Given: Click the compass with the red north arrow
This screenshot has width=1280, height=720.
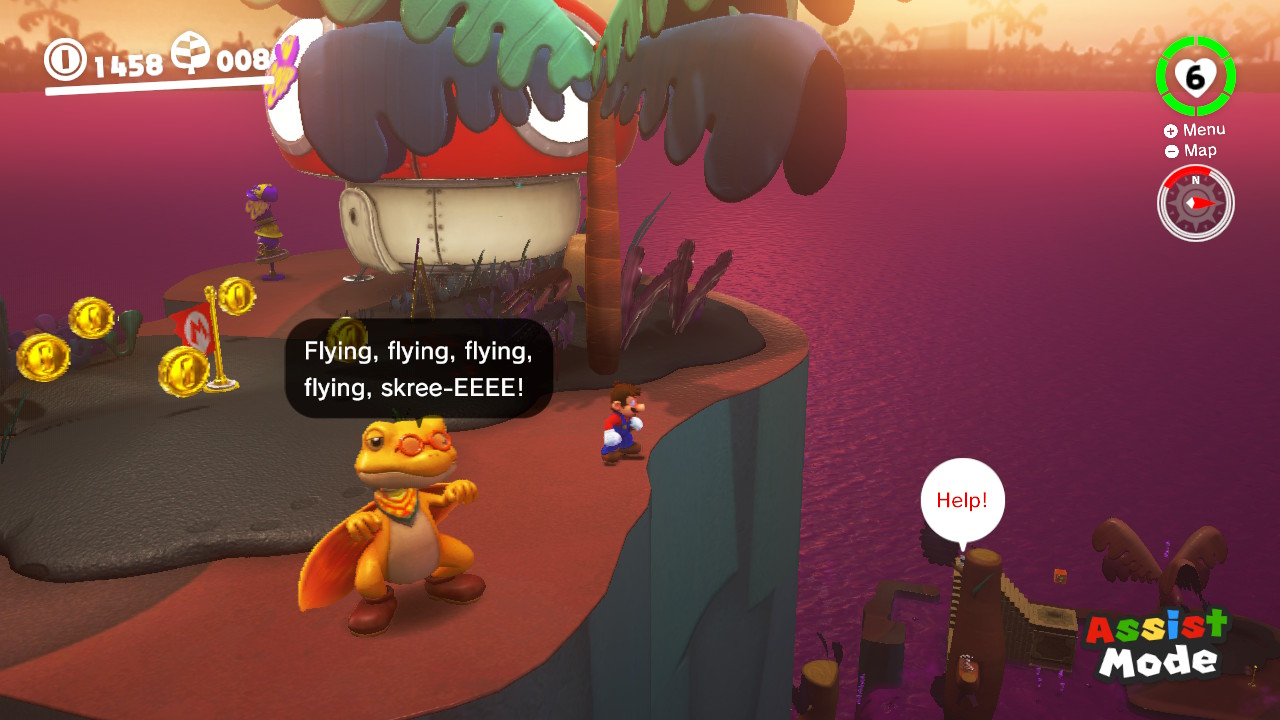Looking at the screenshot, I should pos(1195,203).
